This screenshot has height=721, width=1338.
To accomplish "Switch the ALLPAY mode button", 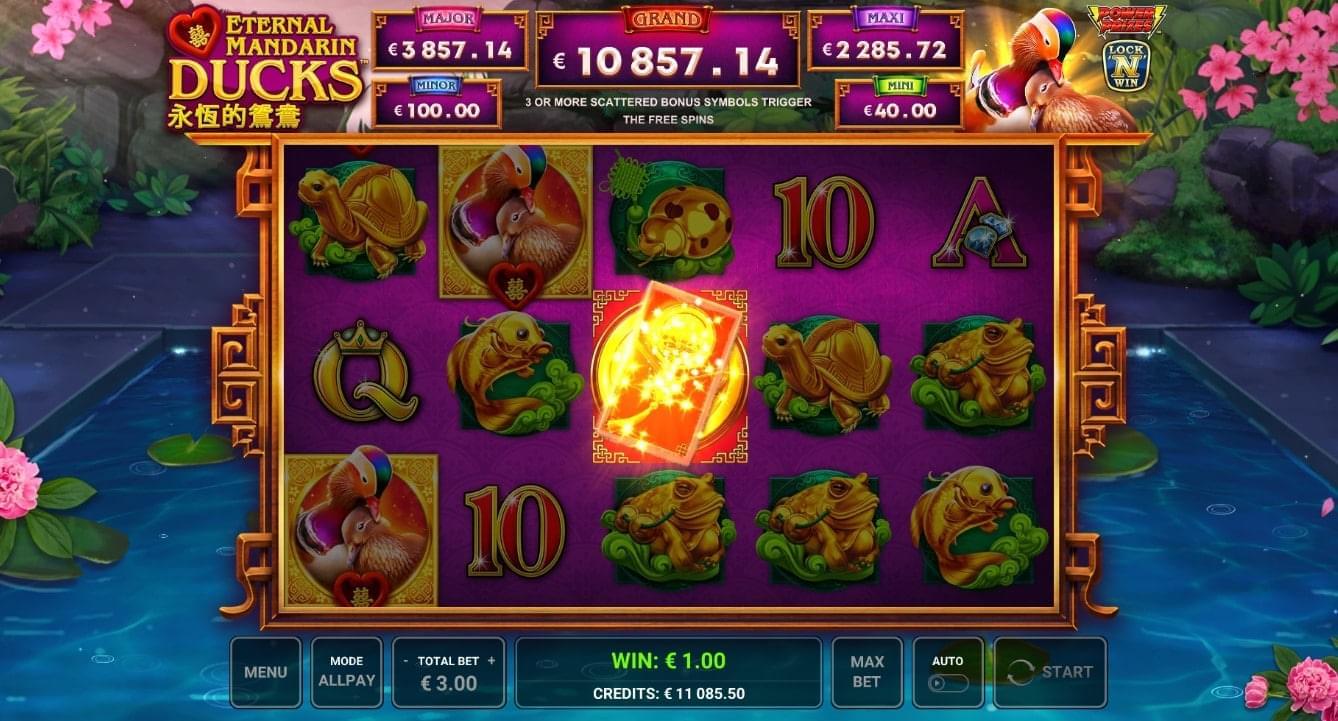I will point(346,672).
